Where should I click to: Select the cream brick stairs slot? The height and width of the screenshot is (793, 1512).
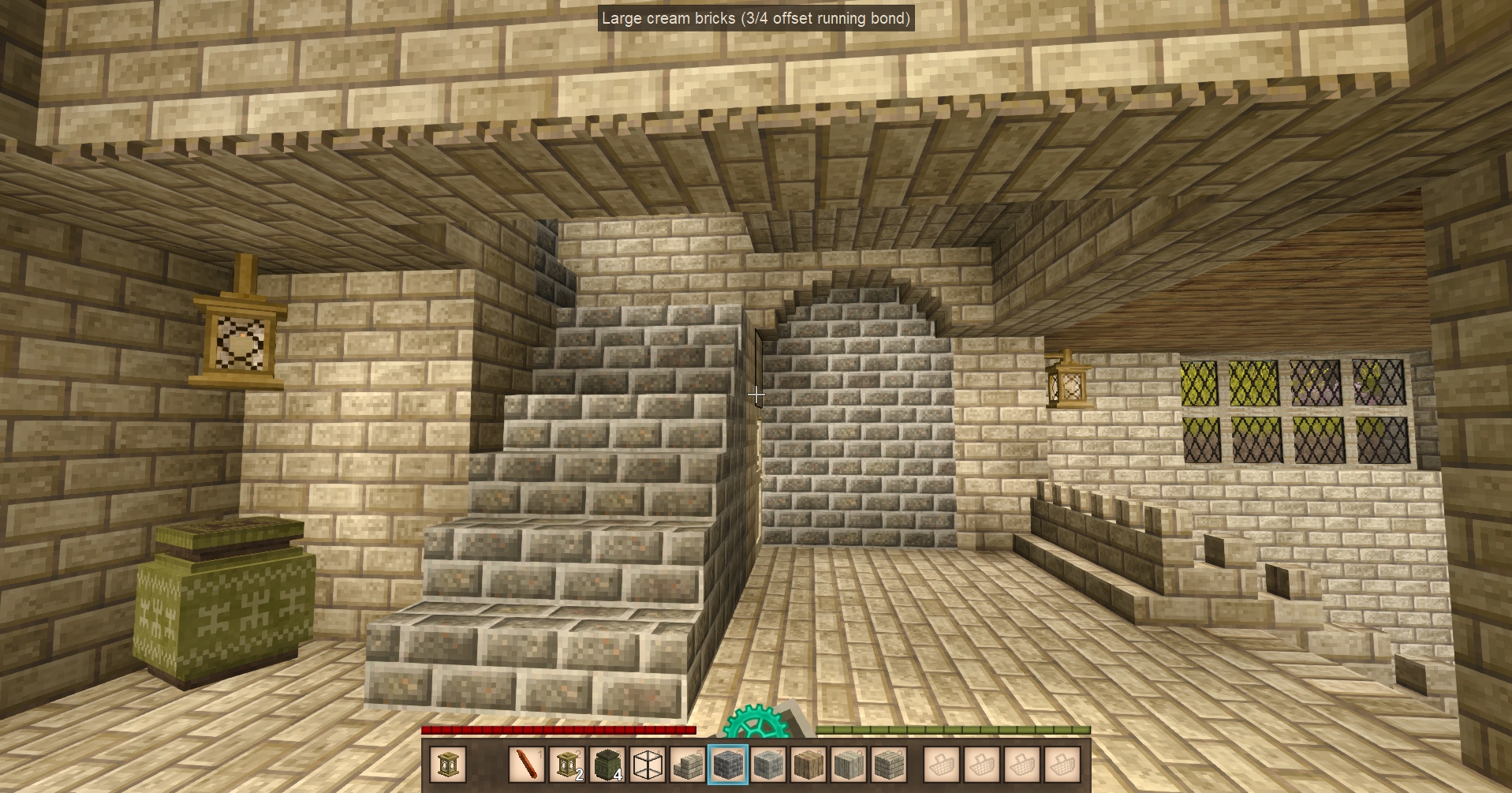(688, 764)
